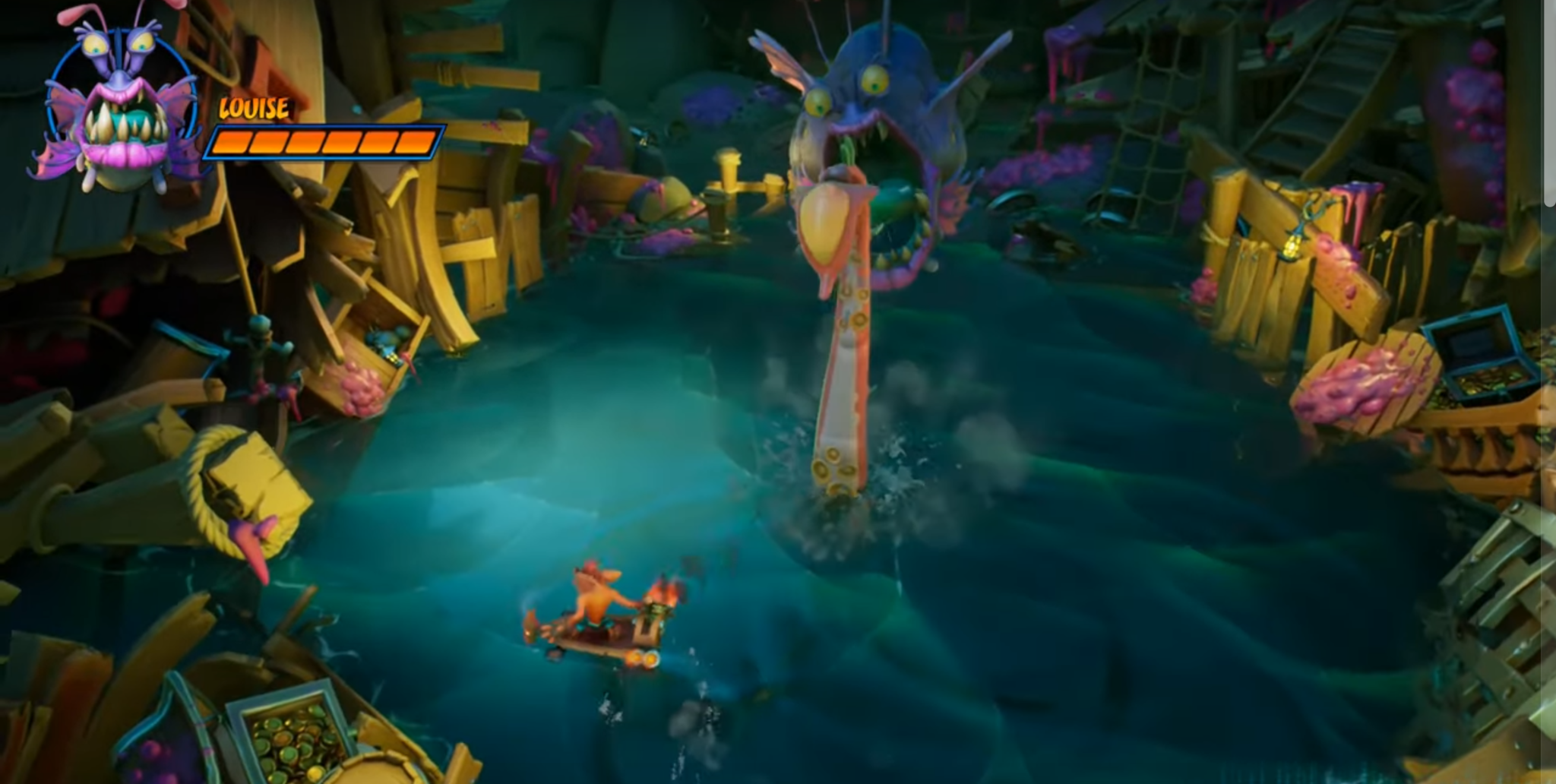Image resolution: width=1556 pixels, height=784 pixels.
Task: Click the first segment of the health bar
Action: pyautogui.click(x=229, y=143)
